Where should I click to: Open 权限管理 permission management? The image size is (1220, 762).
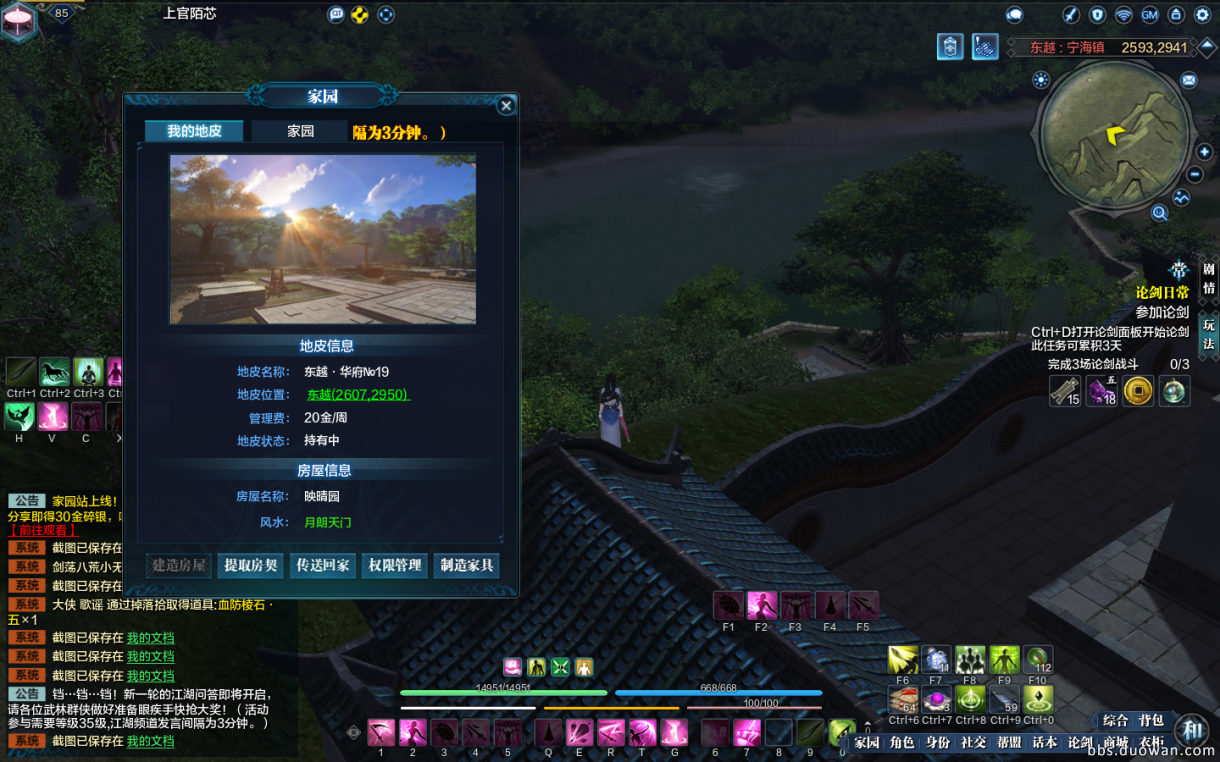(394, 565)
